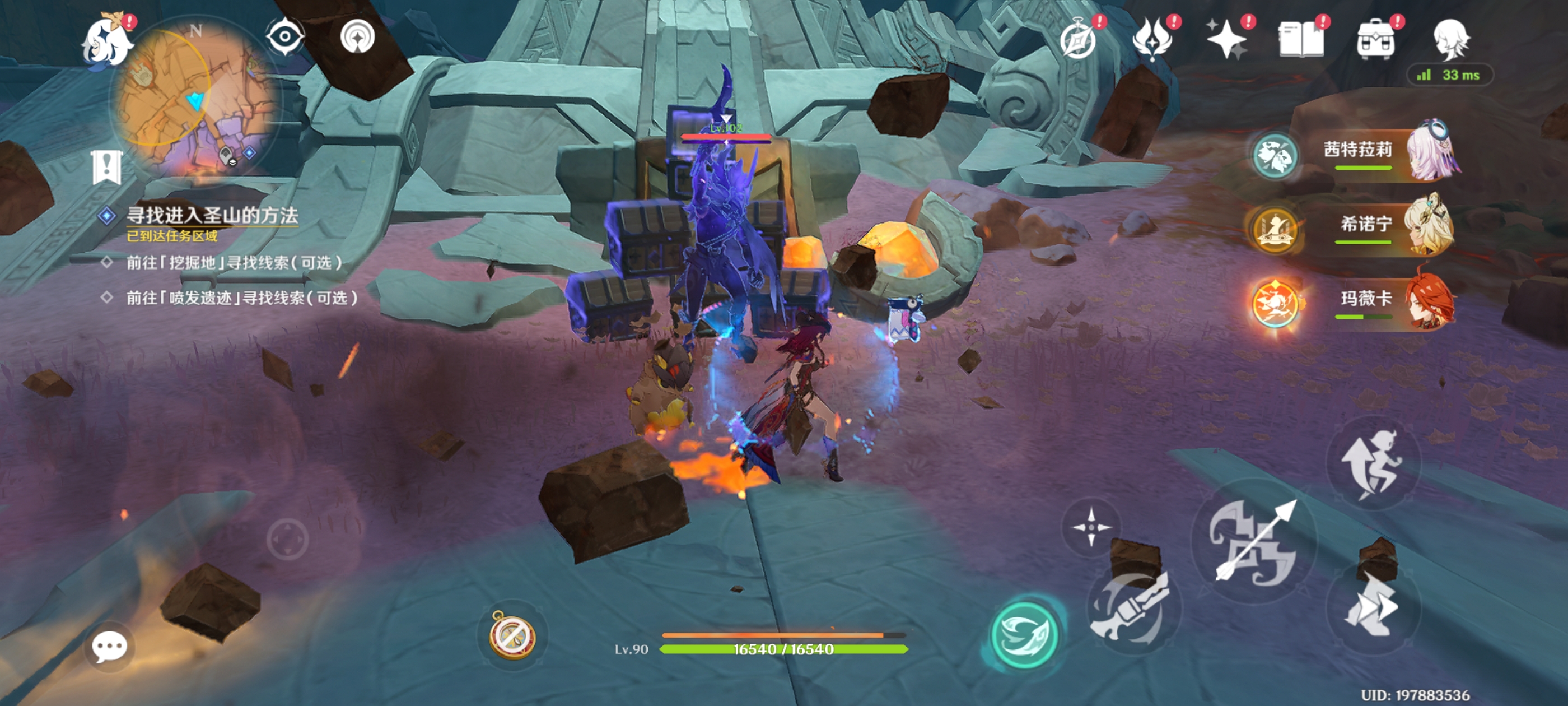Open the chat speech bubble
Viewport: 1568px width, 706px height.
pos(110,646)
